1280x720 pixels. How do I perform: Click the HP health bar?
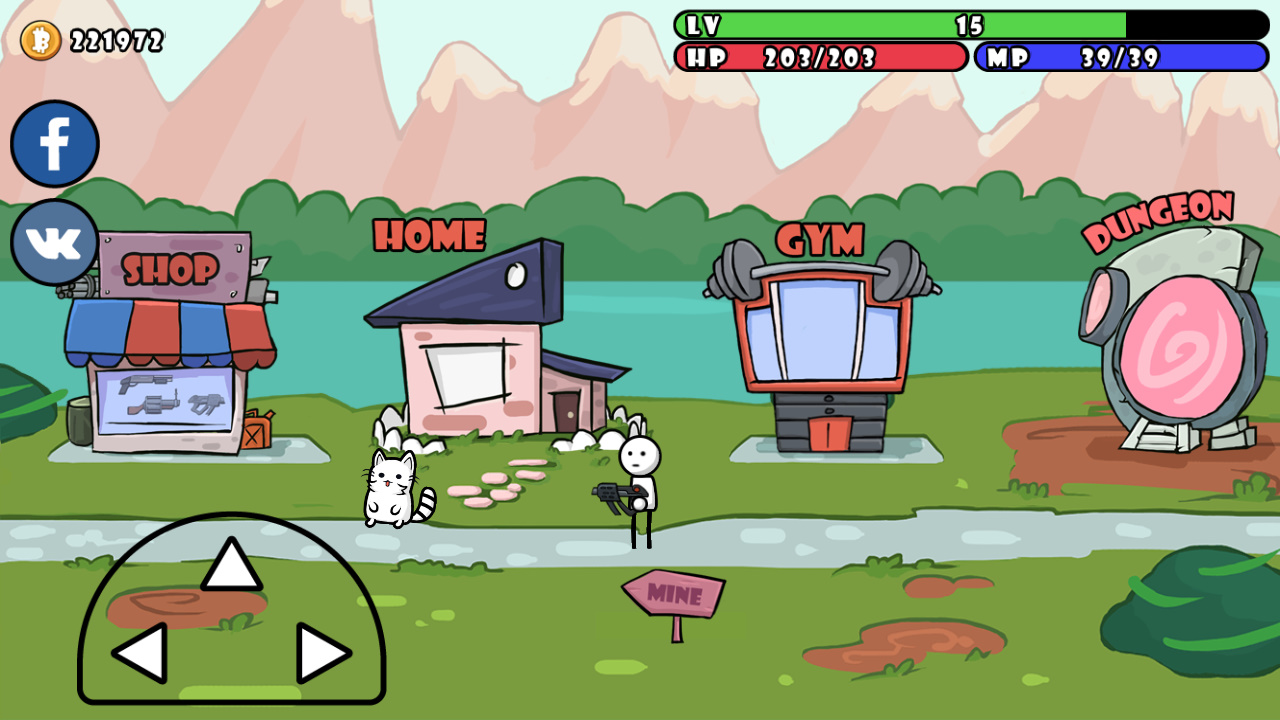point(820,58)
